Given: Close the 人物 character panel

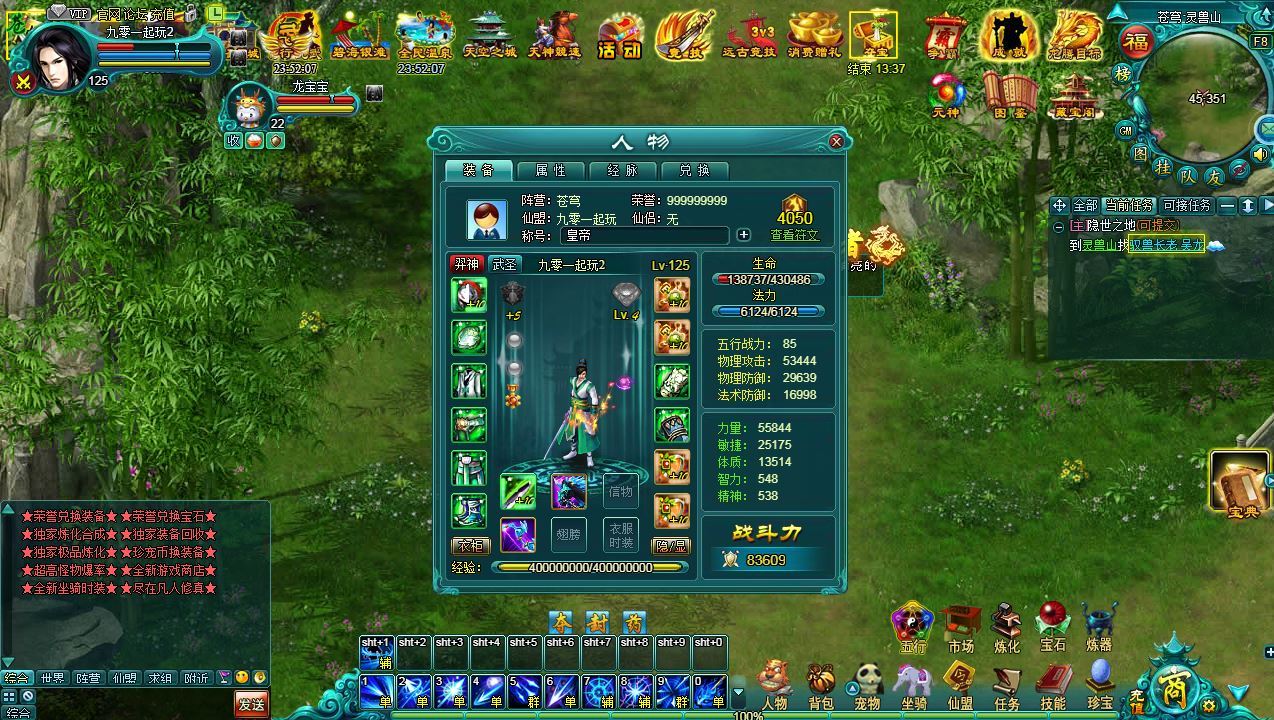Looking at the screenshot, I should click(x=837, y=142).
